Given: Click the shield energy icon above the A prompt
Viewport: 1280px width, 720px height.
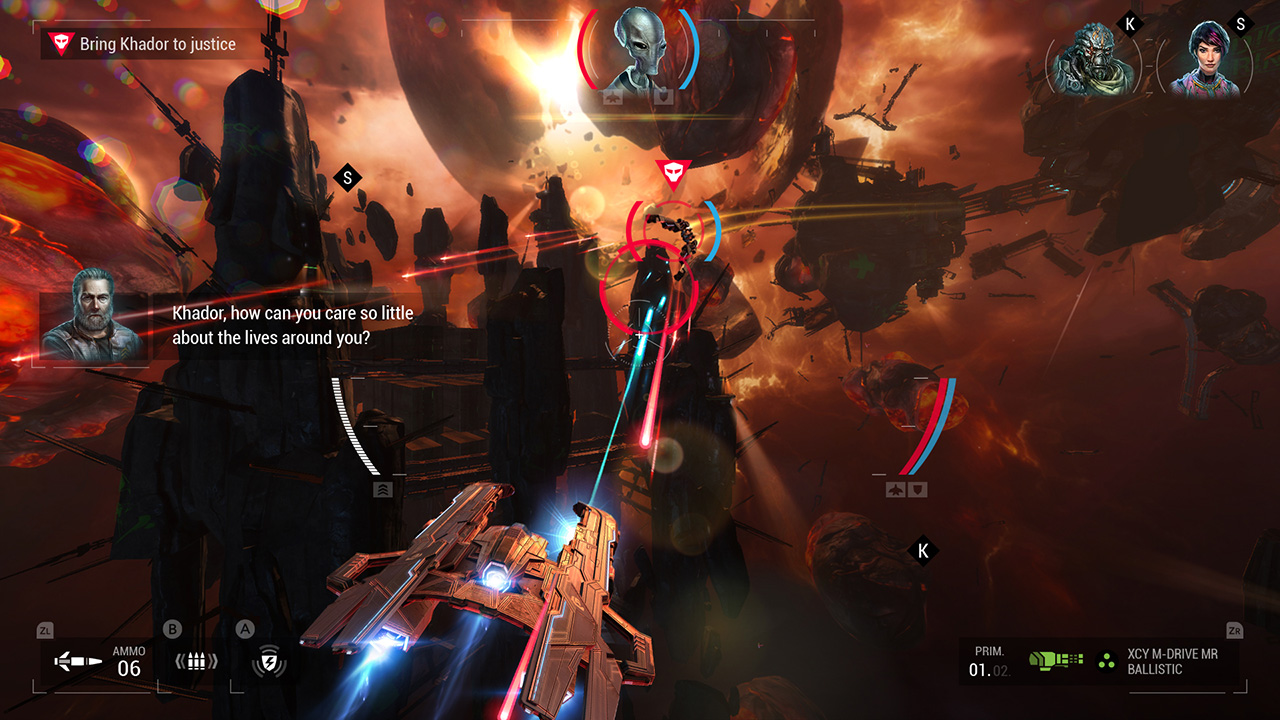Looking at the screenshot, I should pos(268,662).
